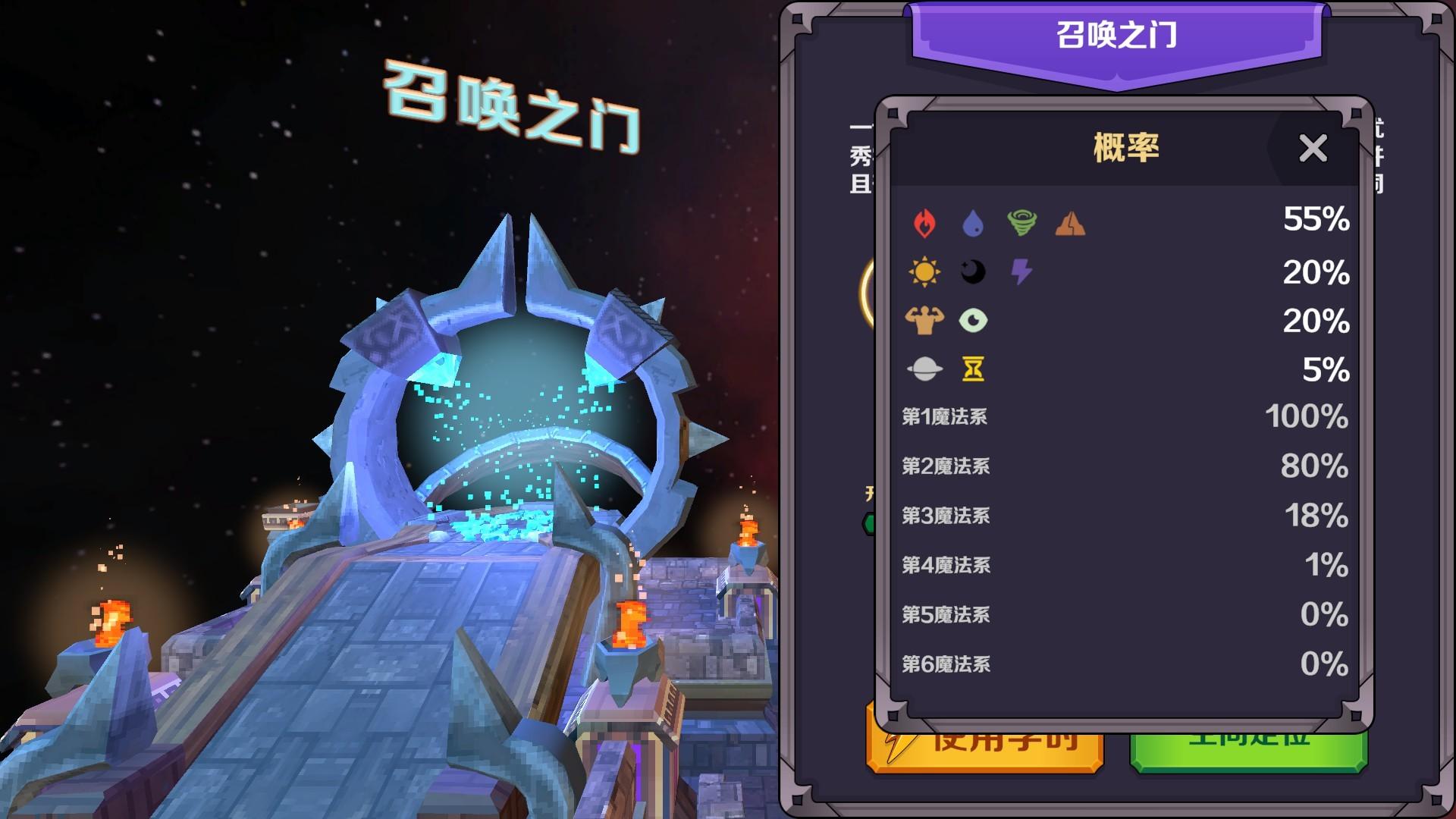The width and height of the screenshot is (1456, 819).
Task: Select the yellow hourglass element icon
Action: coord(974,370)
